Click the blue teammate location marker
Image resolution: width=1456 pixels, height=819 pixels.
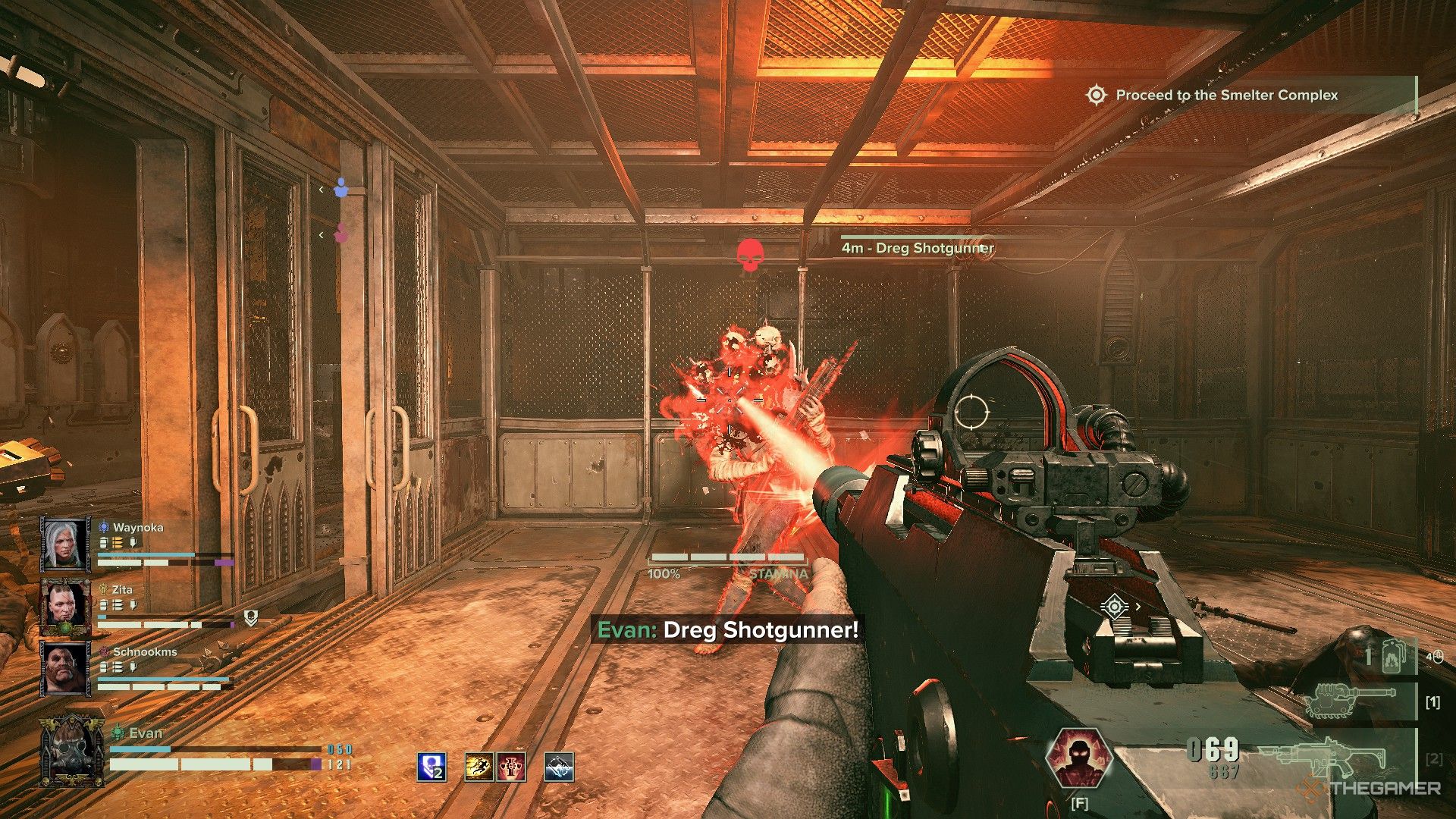click(x=341, y=188)
